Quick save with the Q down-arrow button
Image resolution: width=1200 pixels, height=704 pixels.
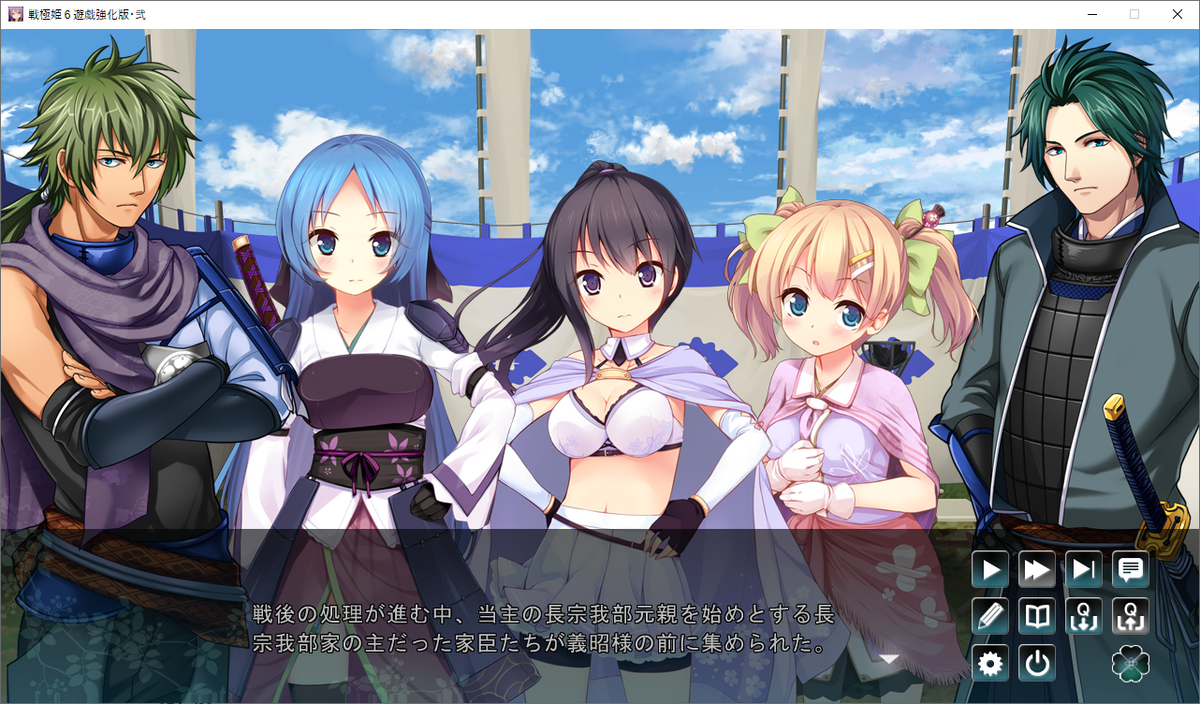(1084, 616)
